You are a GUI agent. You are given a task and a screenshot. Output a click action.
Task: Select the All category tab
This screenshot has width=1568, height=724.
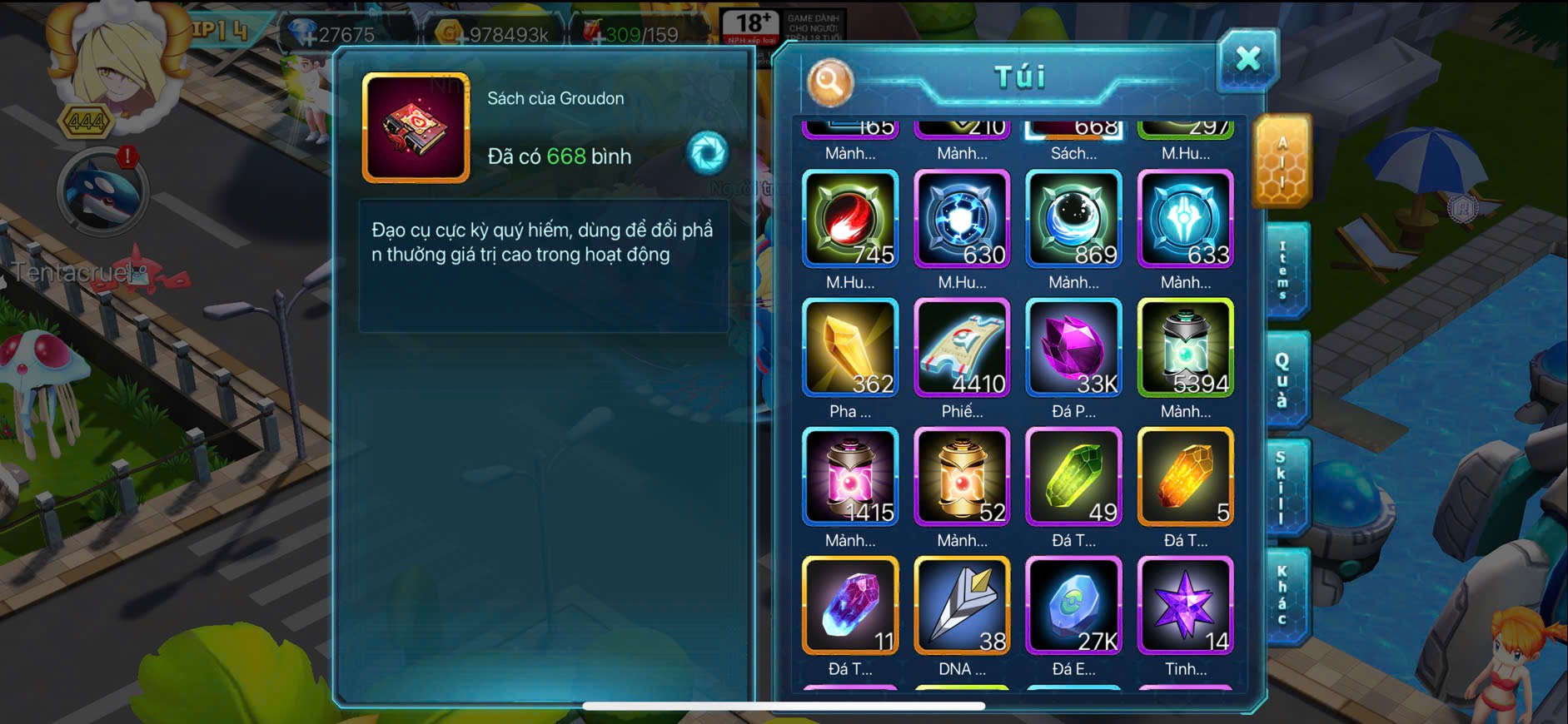1282,161
